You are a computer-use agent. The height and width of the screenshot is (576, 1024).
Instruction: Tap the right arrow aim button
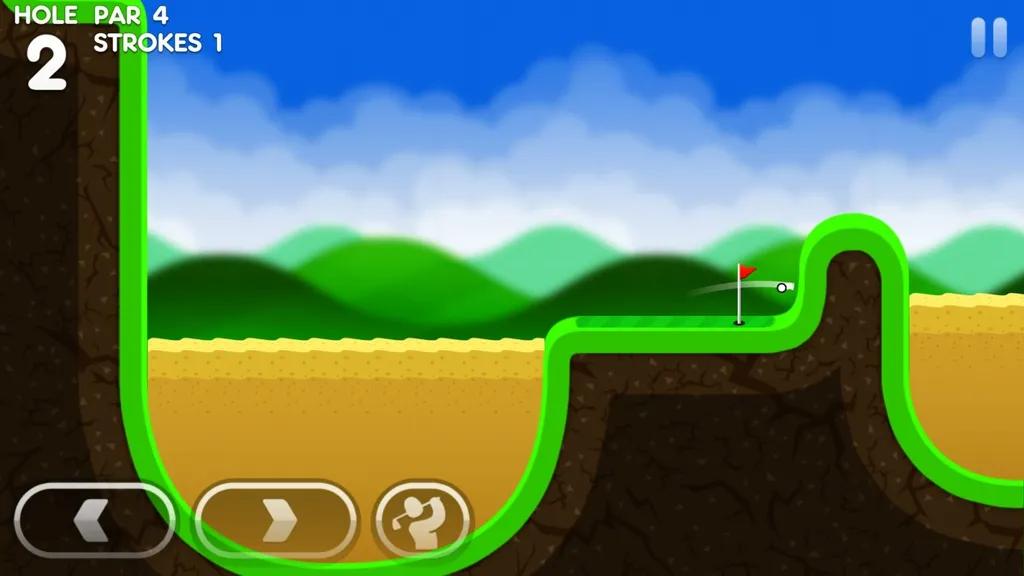(276, 519)
